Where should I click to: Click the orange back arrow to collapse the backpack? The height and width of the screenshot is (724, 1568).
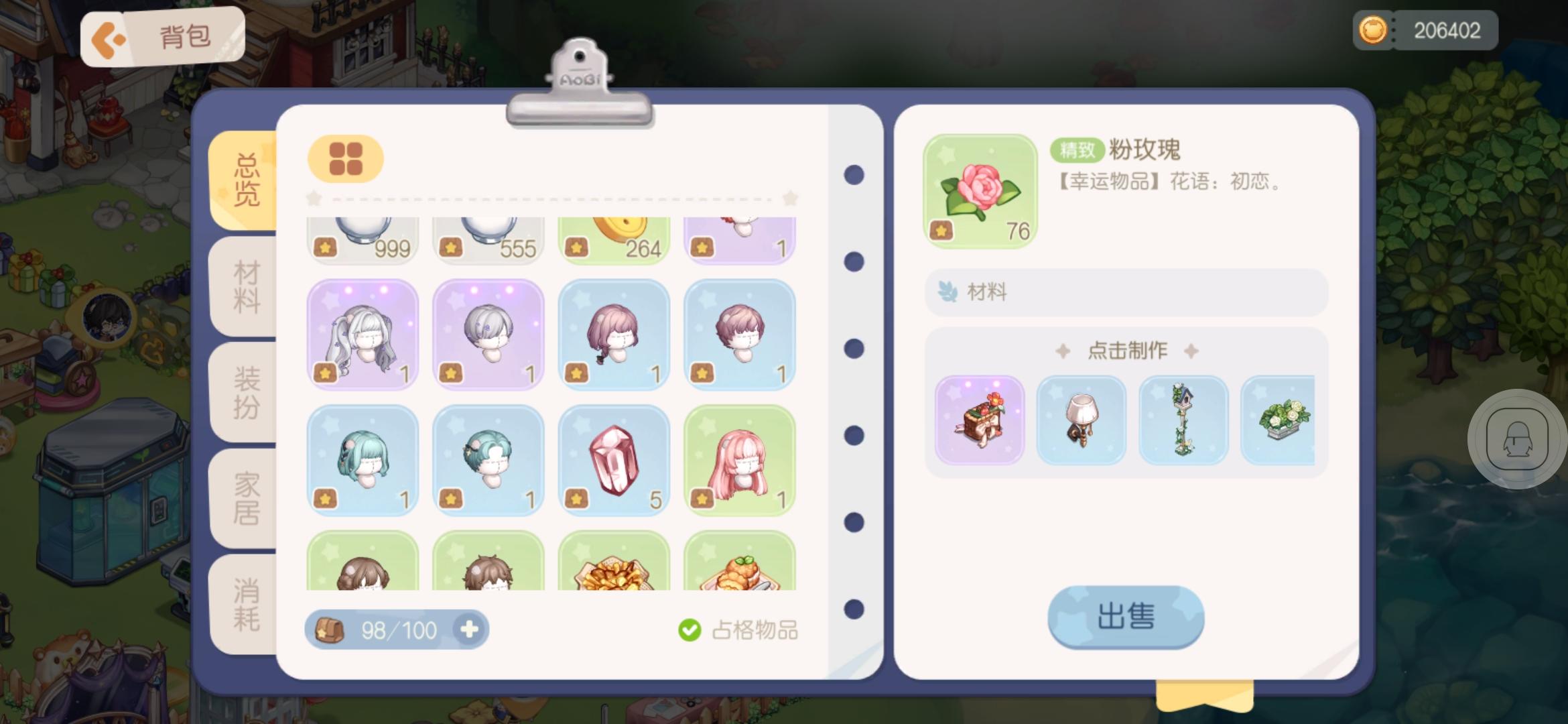109,36
